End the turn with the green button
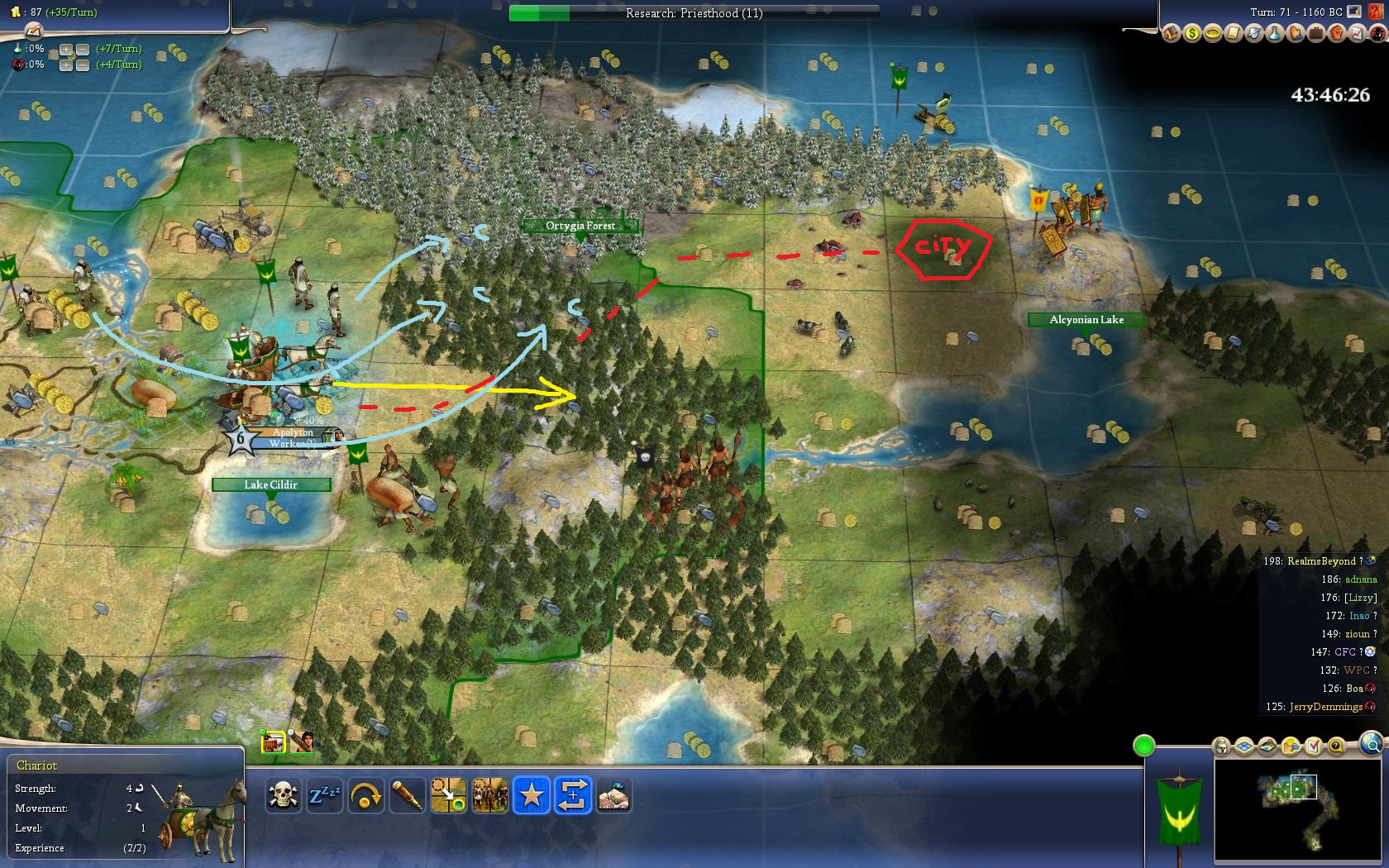The height and width of the screenshot is (868, 1389). [x=1143, y=746]
